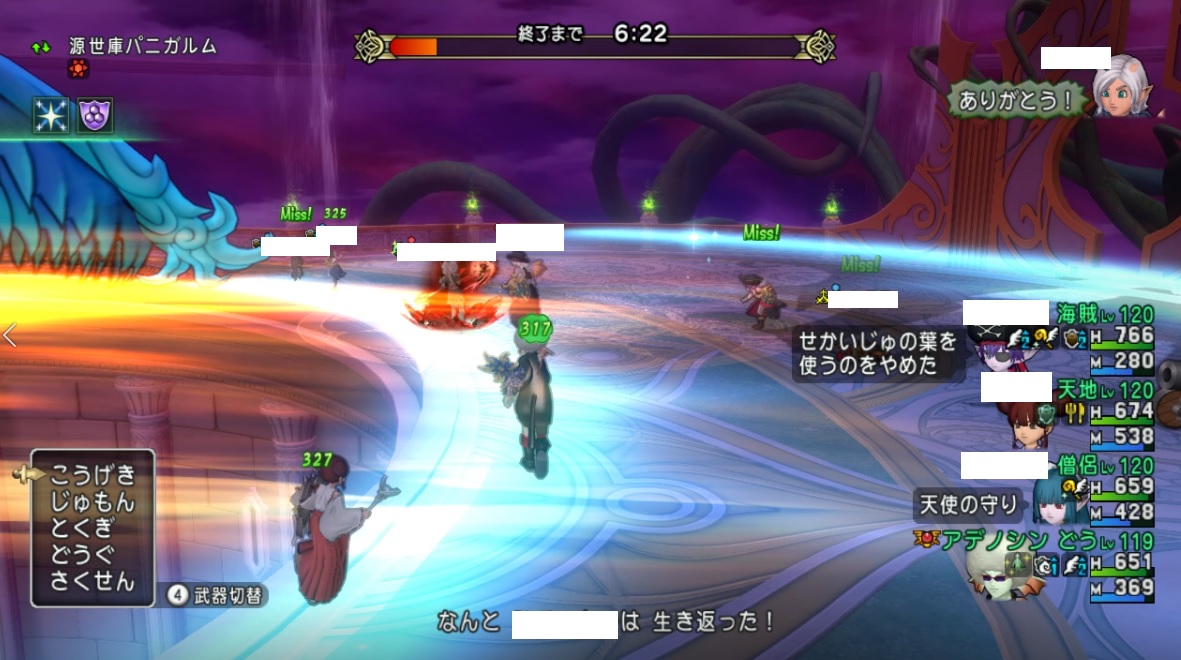Click the enemy name 源世庫パニガルム
The width and height of the screenshot is (1181, 660).
[142, 46]
